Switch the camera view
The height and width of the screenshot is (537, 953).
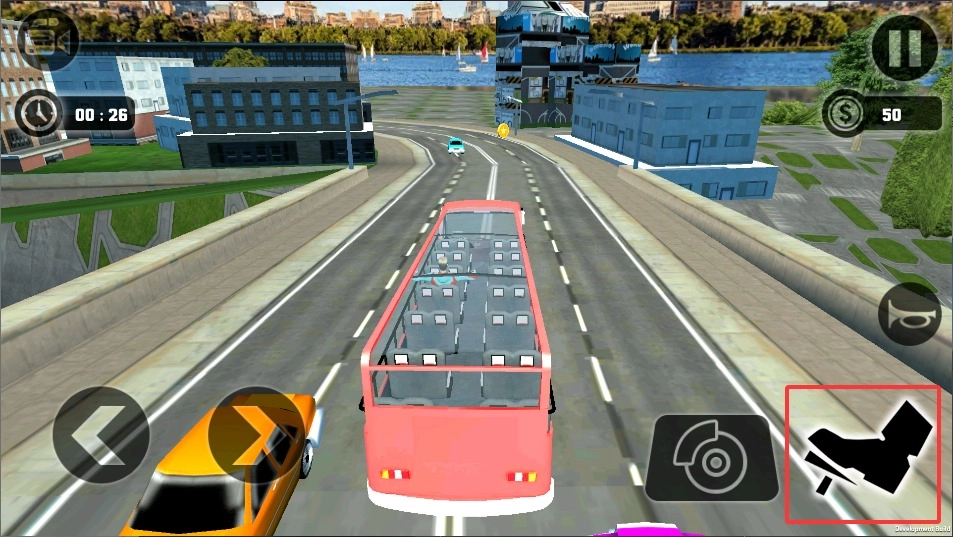click(46, 40)
